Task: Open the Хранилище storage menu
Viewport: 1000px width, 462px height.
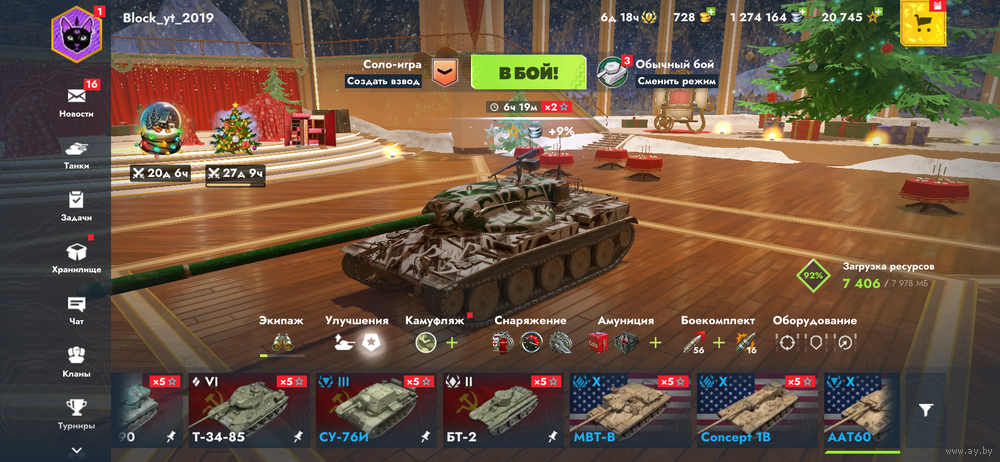Action: pyautogui.click(x=77, y=256)
